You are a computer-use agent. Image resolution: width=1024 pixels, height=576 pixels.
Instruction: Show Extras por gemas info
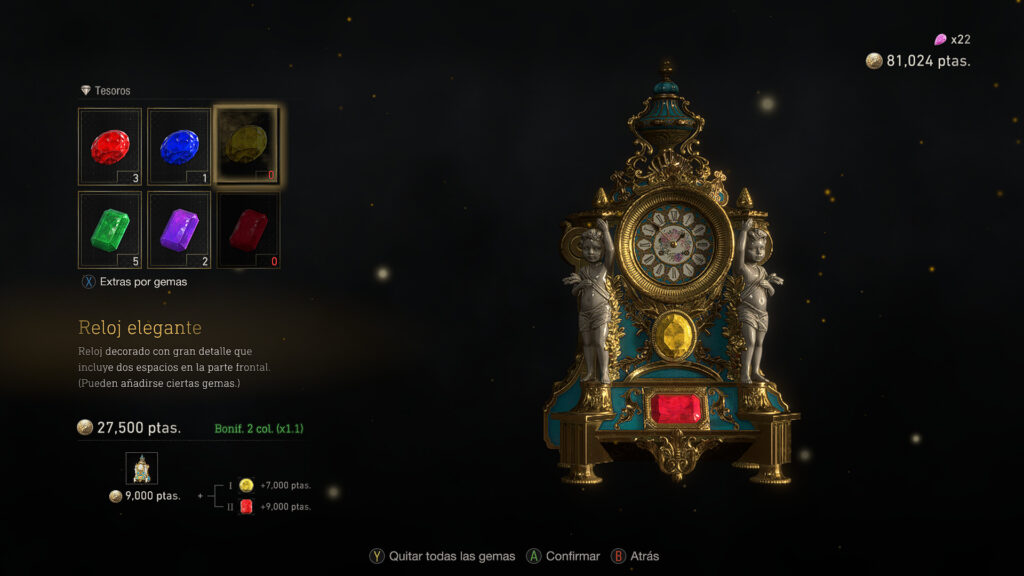(135, 282)
